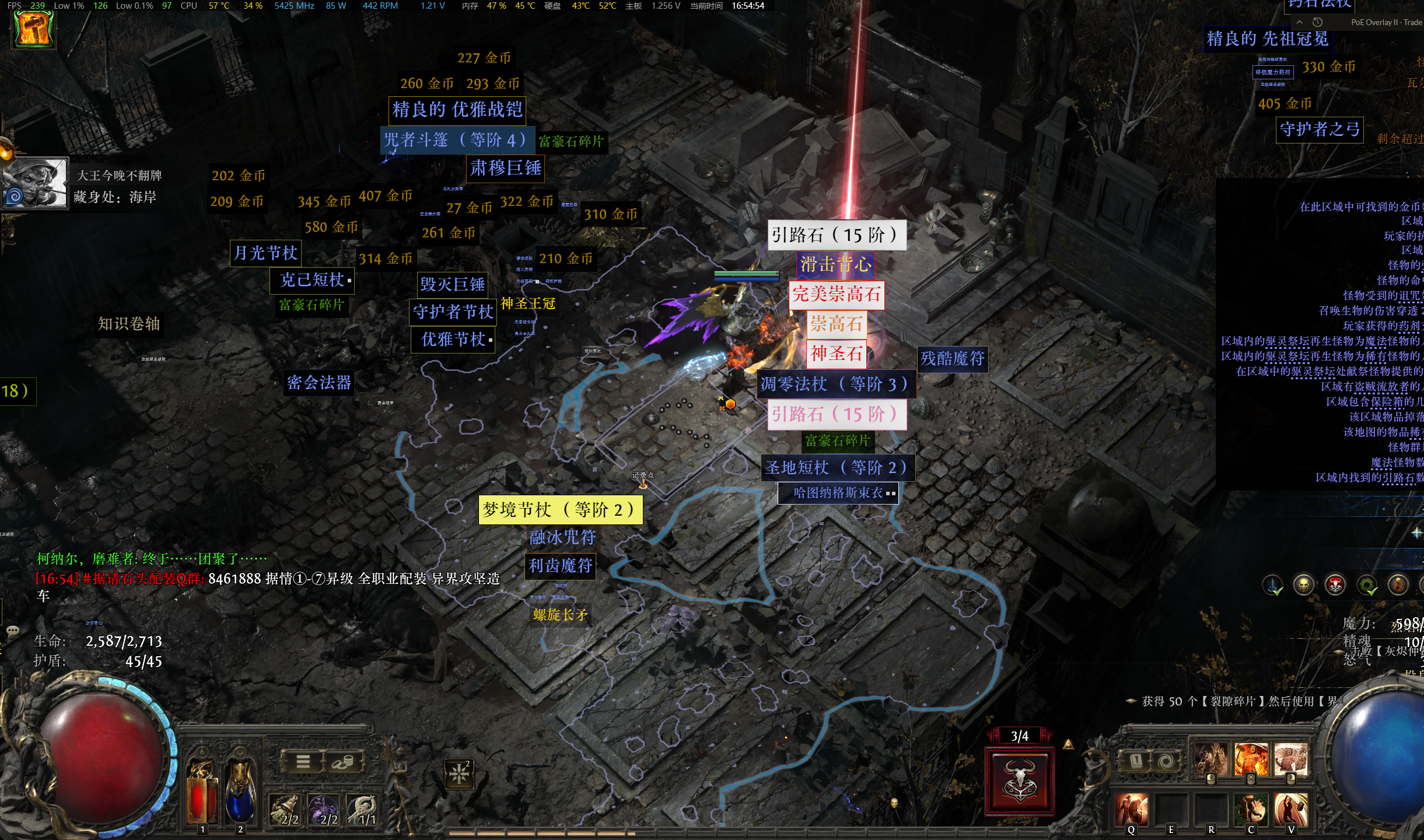Click the swirl portal icon button
Screen dimensions: 1424x840
(1166, 761)
